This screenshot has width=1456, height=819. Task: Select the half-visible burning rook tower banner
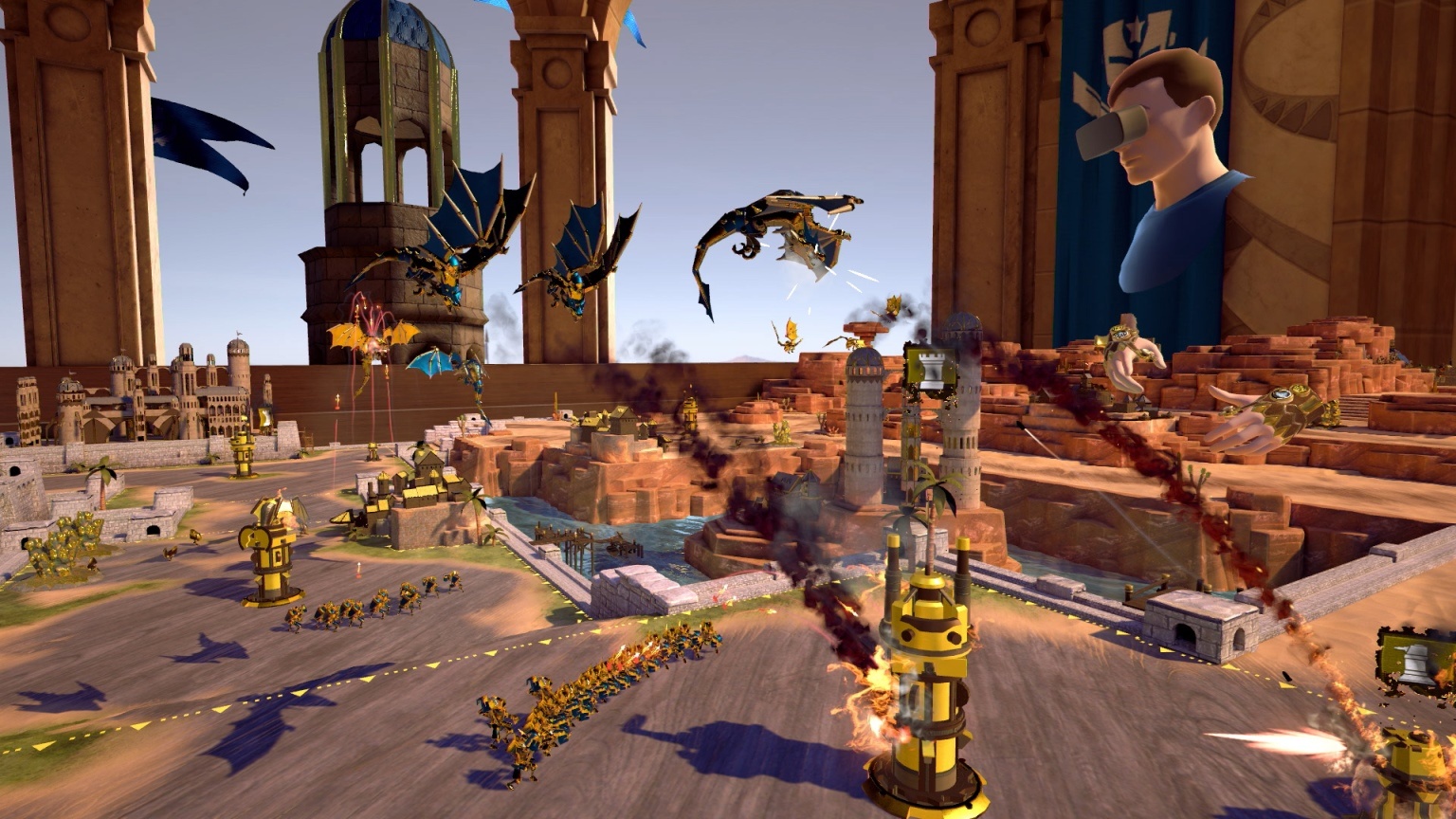pos(1417,661)
